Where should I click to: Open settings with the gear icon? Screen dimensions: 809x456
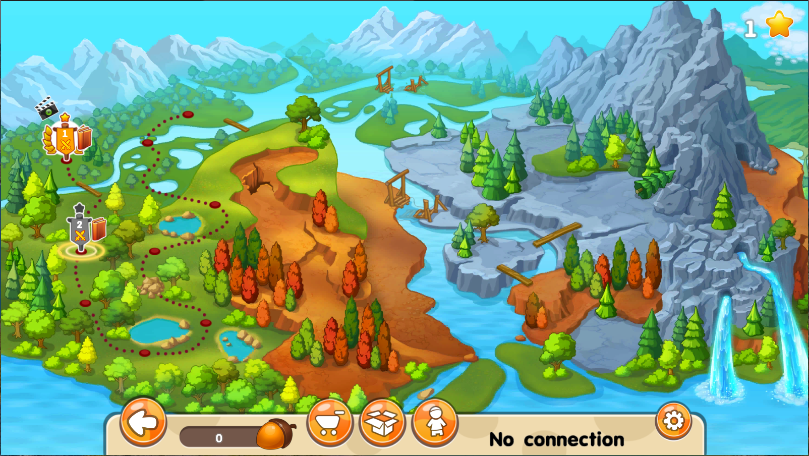[673, 419]
